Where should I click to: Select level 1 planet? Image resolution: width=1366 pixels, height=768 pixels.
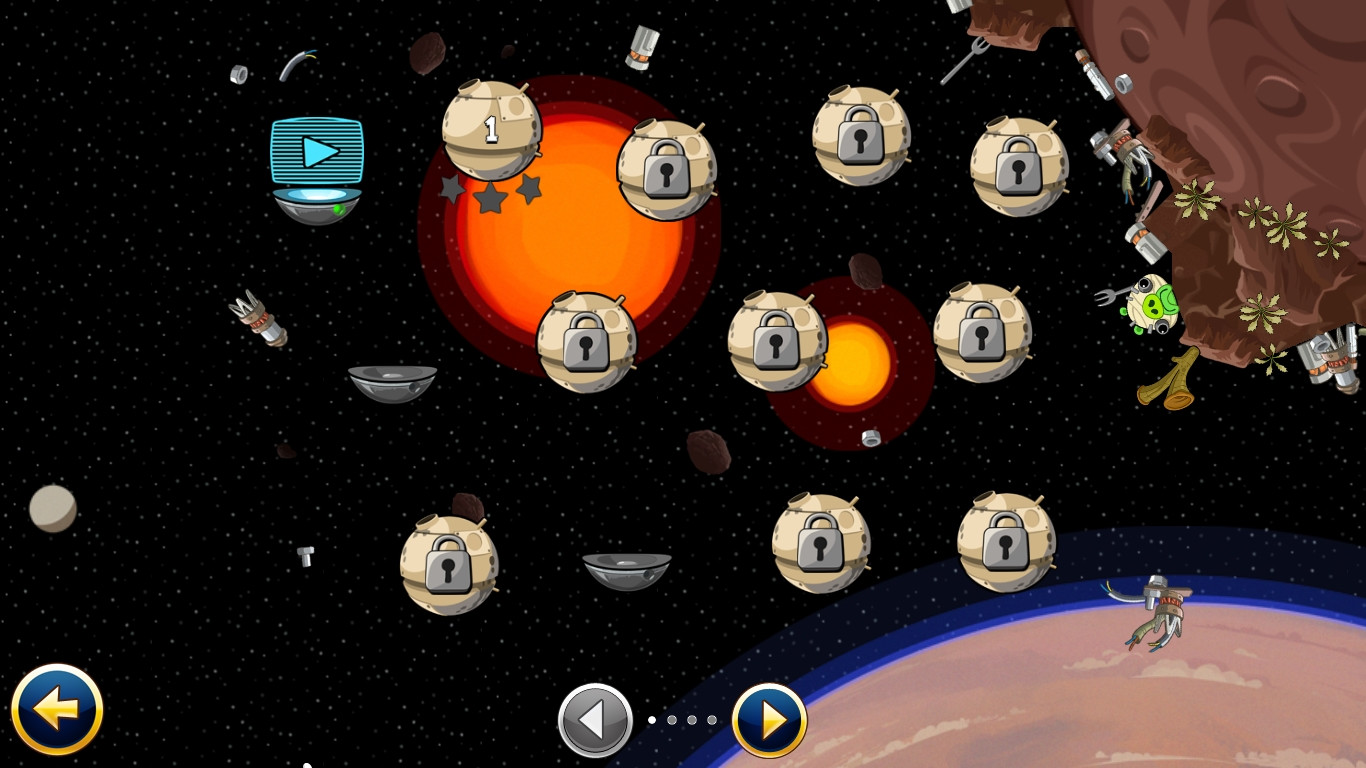491,130
